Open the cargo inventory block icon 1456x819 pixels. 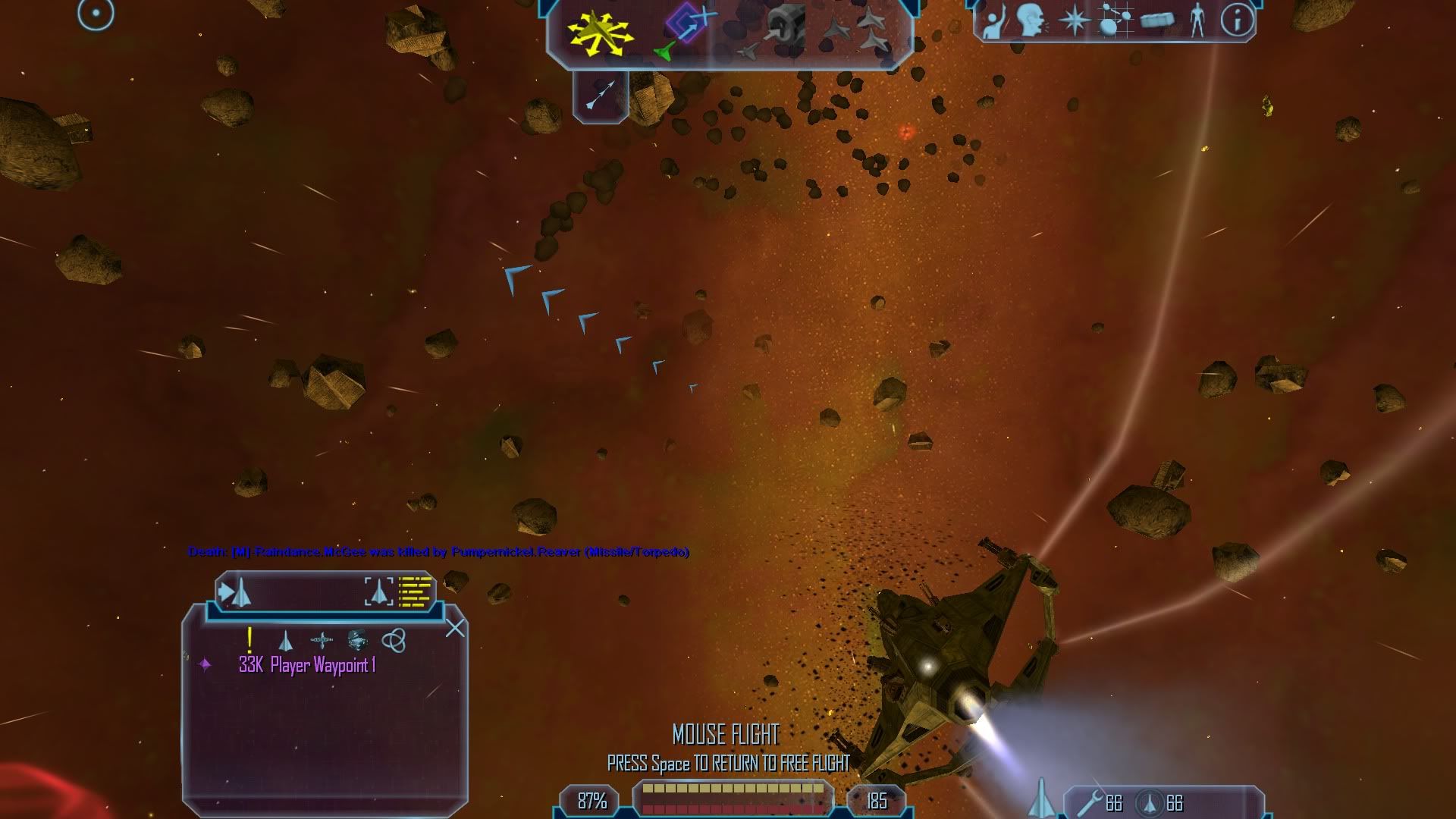pyautogui.click(x=1156, y=20)
